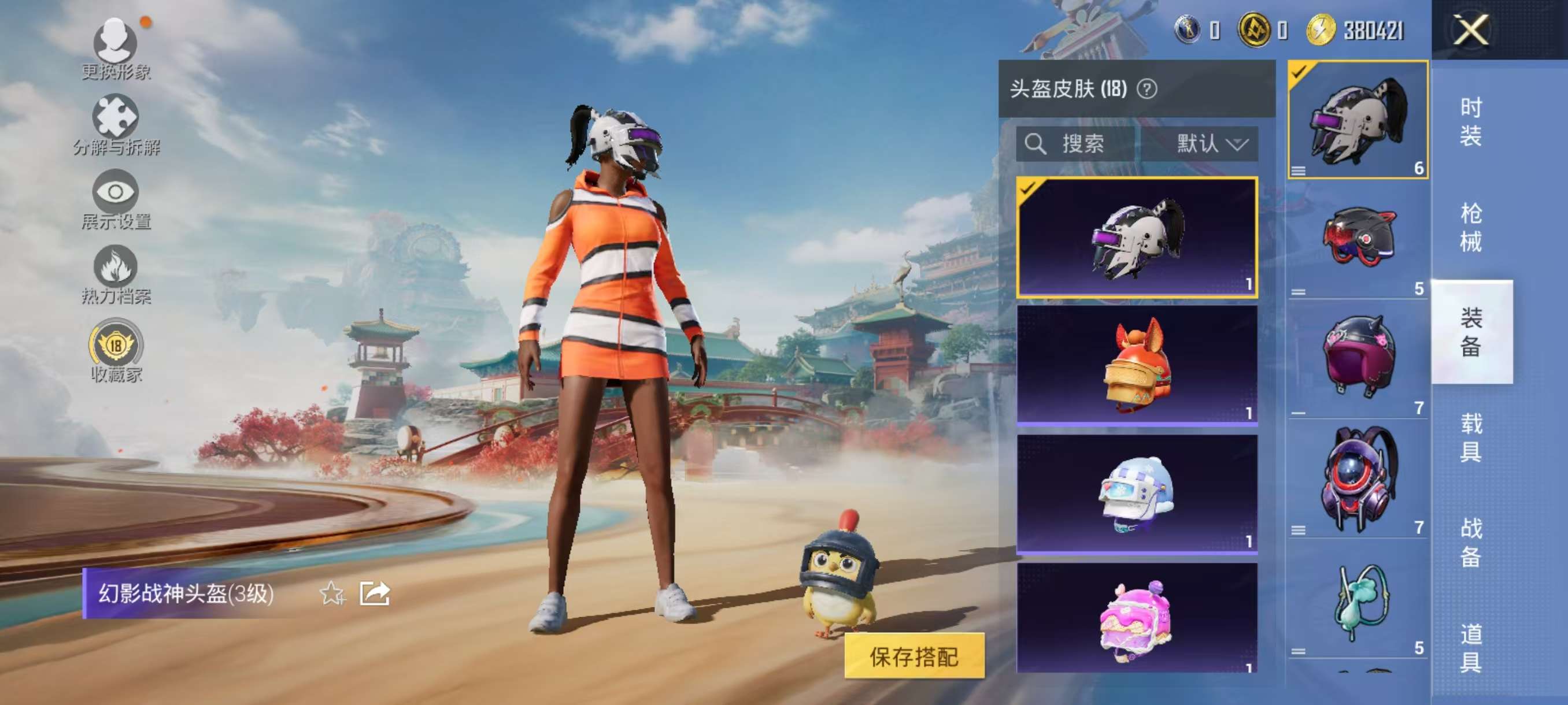Screen dimensions: 1568x705
Task: Switch to the 时装 fashion tab
Action: coord(1471,122)
